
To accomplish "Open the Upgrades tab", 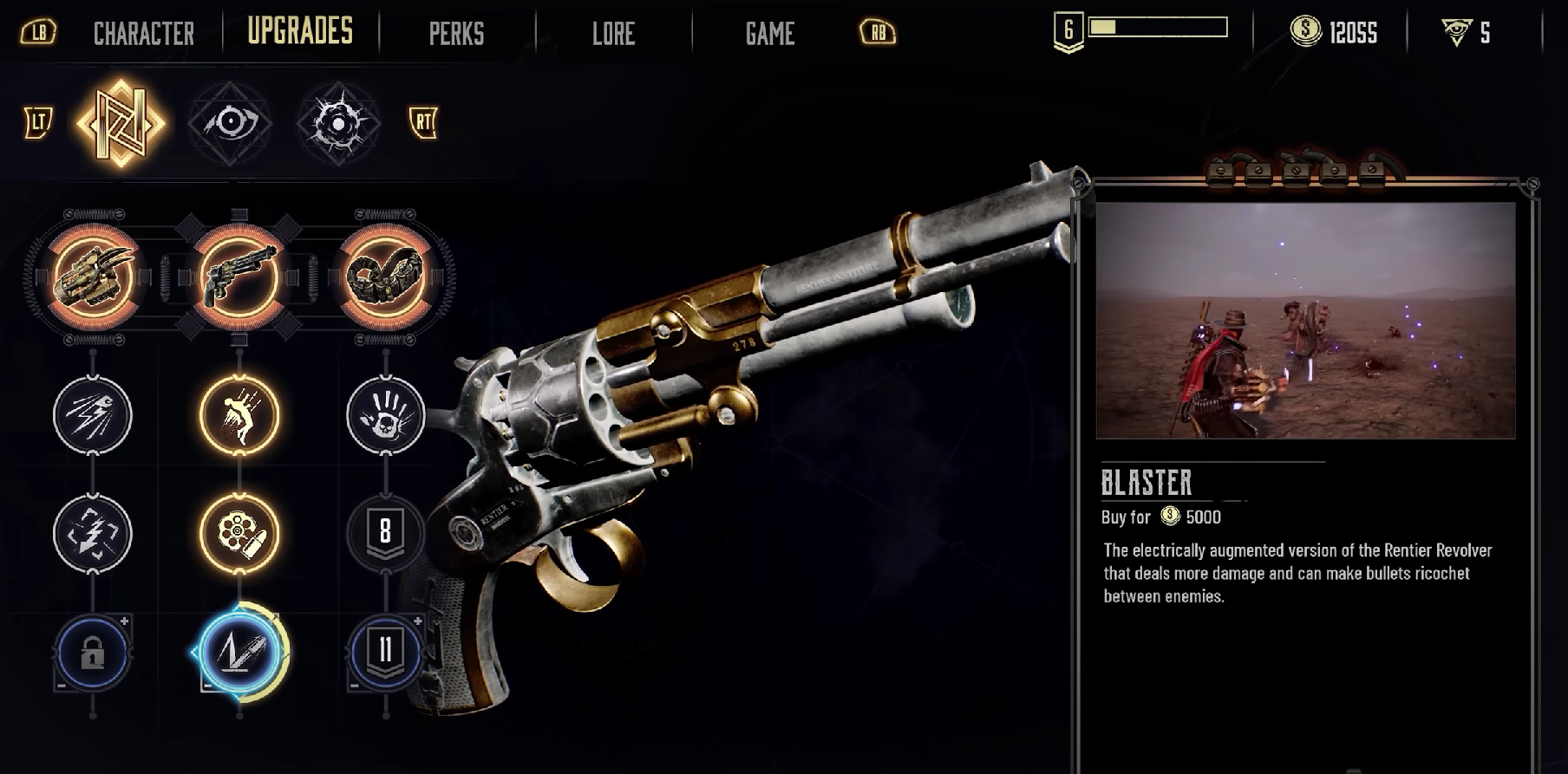I will pos(300,31).
